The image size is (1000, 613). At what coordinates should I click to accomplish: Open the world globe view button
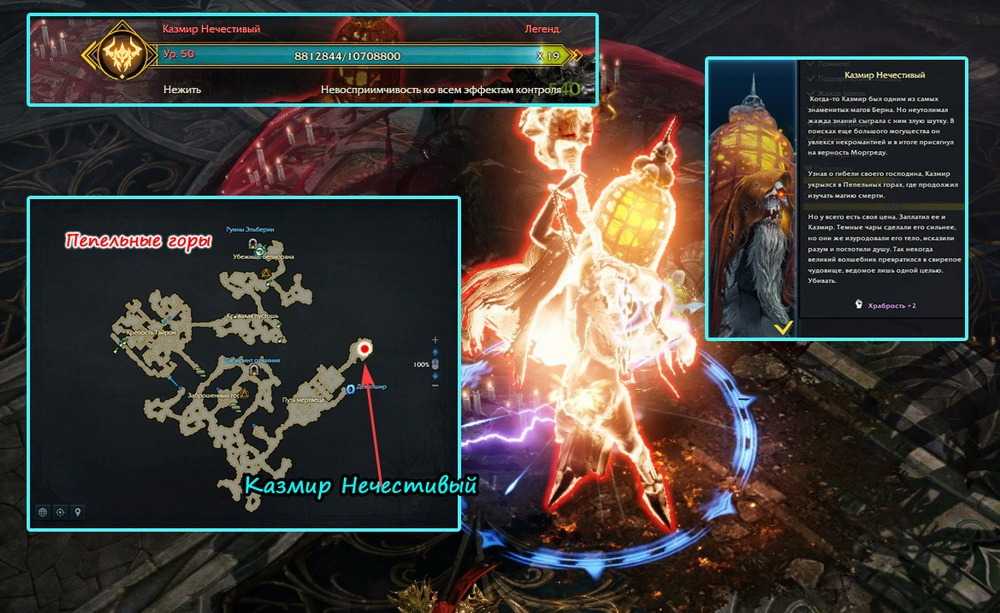tap(43, 512)
